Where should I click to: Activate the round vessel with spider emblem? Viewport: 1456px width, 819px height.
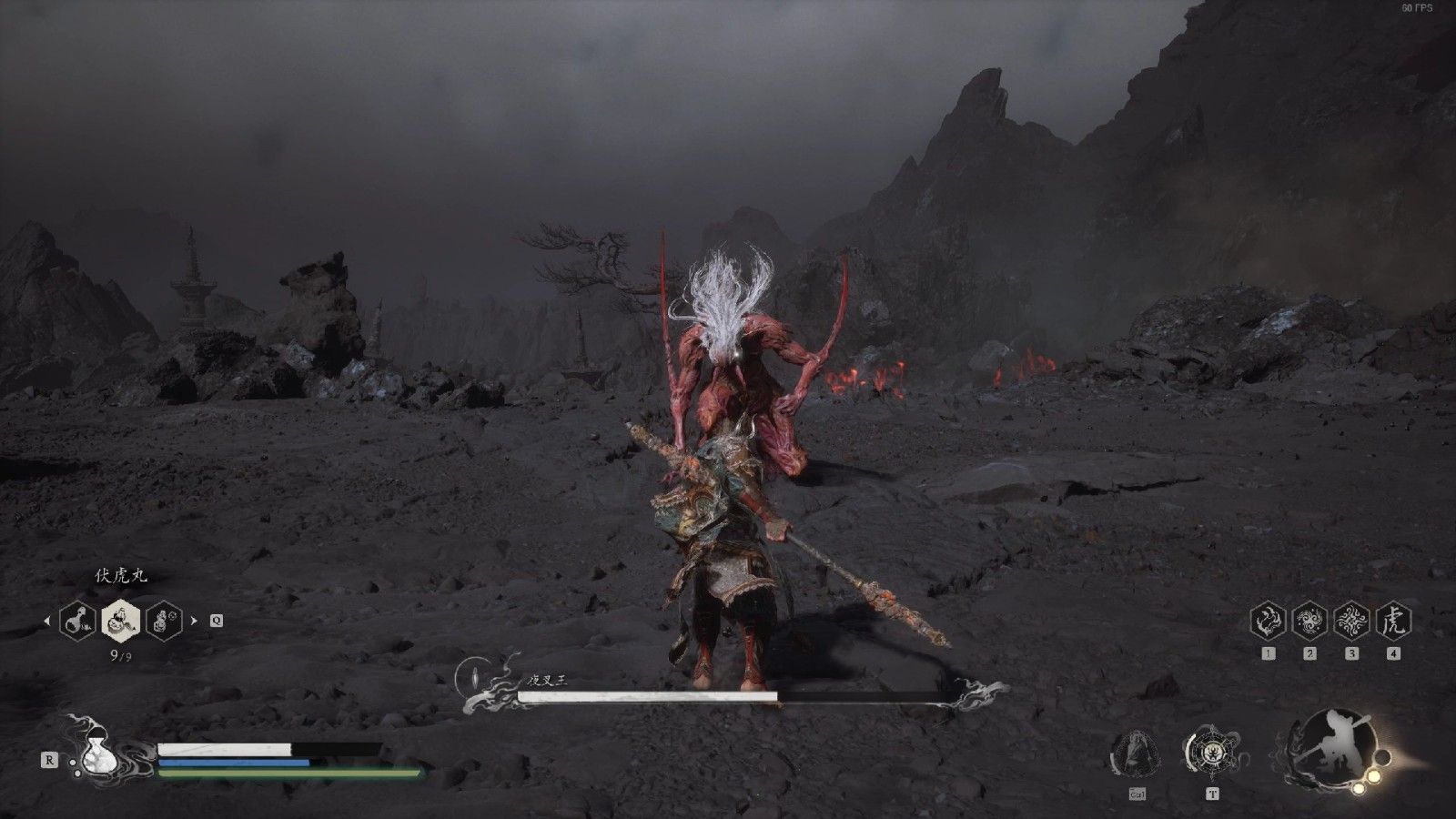click(x=1211, y=753)
